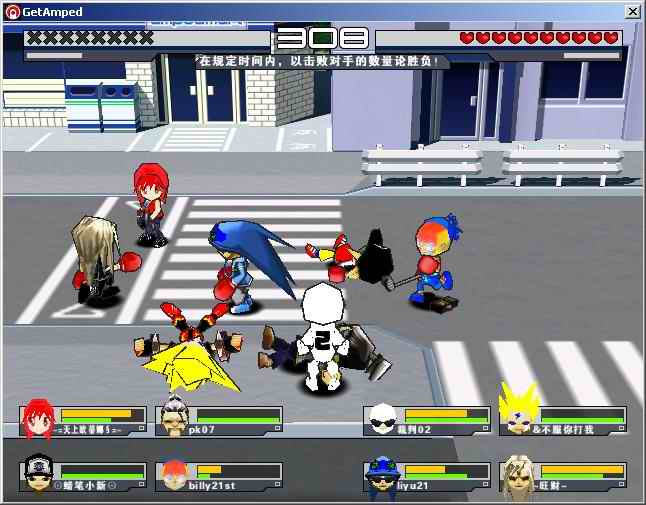Click the 旺财 player panel
The height and width of the screenshot is (505, 646).
(x=563, y=476)
